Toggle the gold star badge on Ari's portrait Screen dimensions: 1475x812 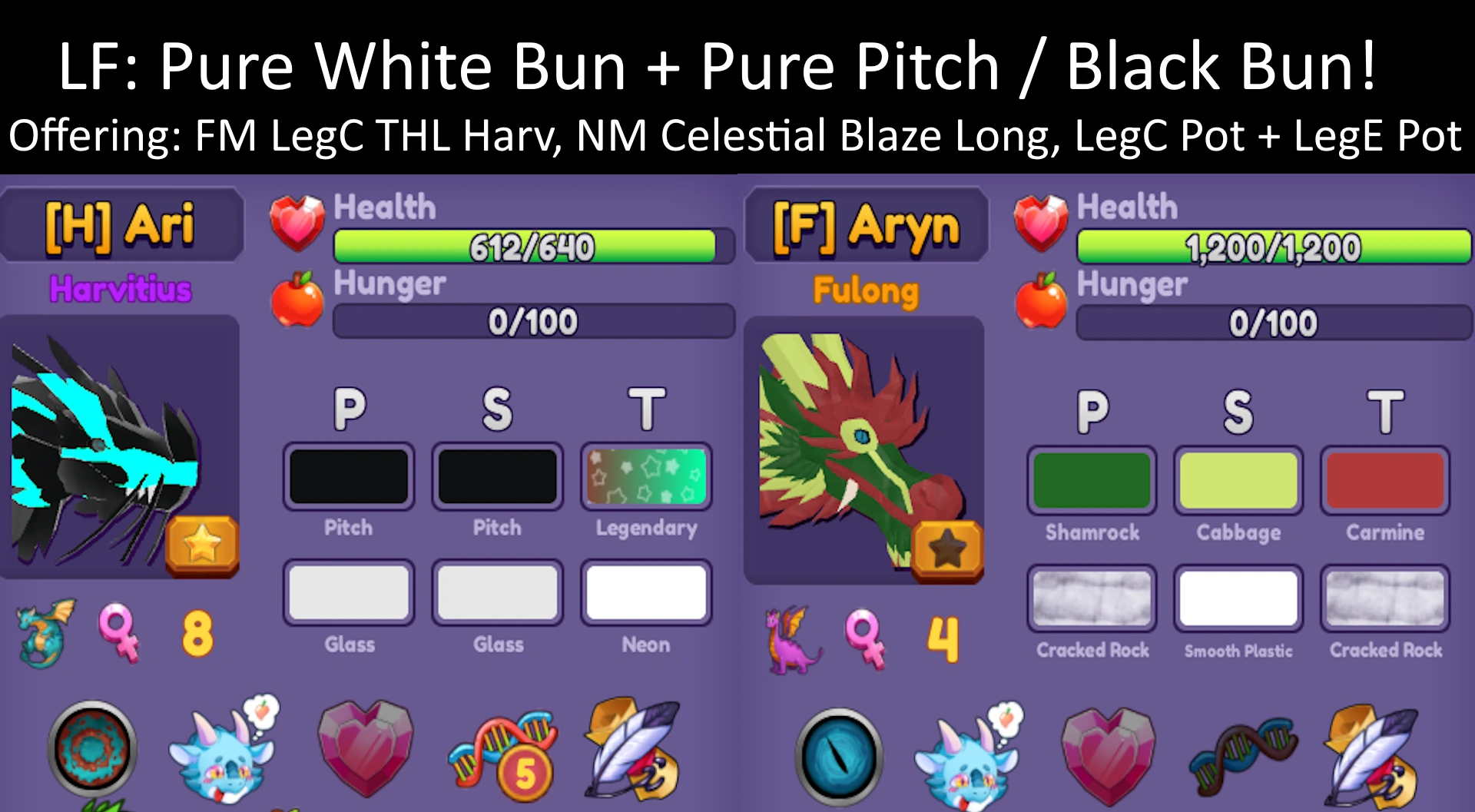click(201, 545)
